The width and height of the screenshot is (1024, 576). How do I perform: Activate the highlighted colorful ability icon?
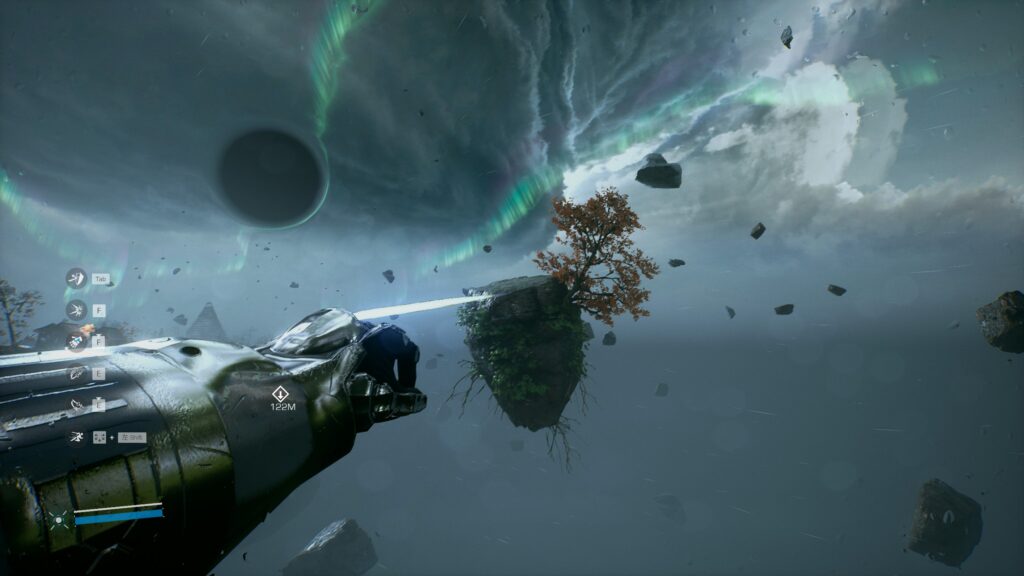[76, 341]
